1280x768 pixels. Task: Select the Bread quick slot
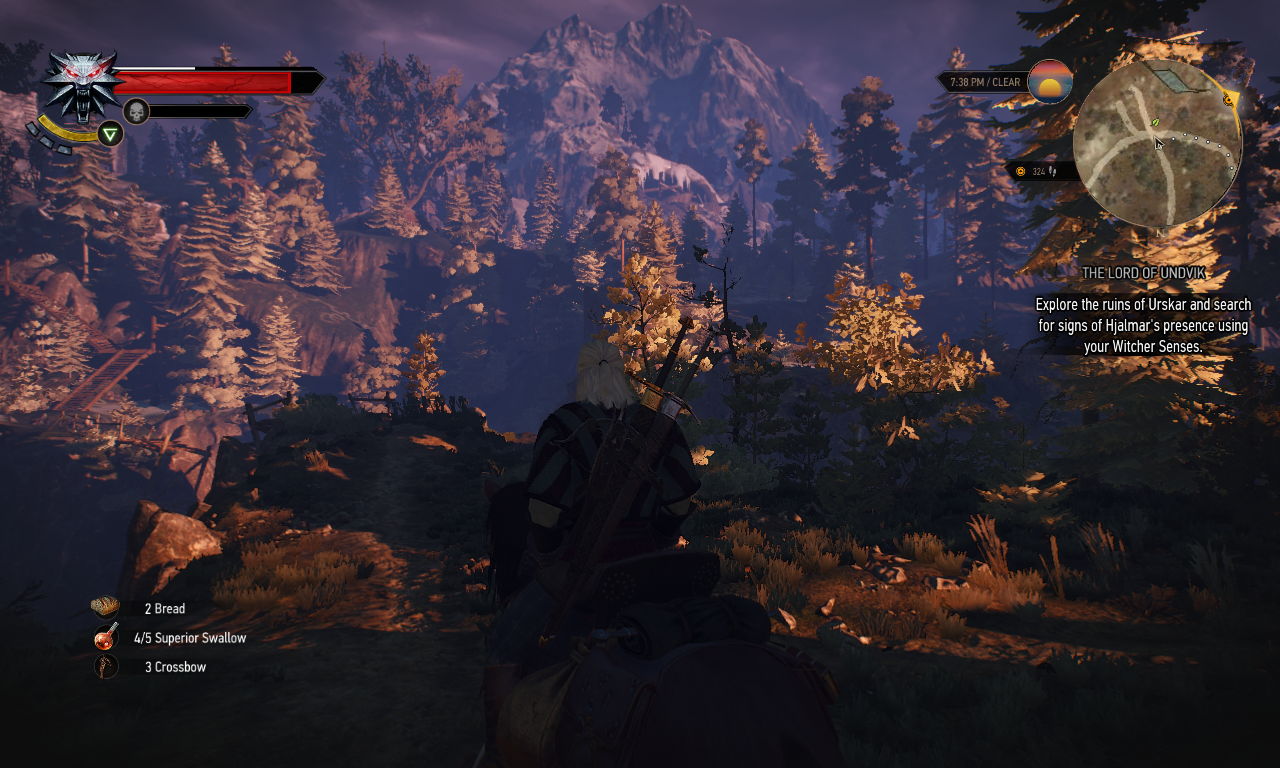pos(105,608)
